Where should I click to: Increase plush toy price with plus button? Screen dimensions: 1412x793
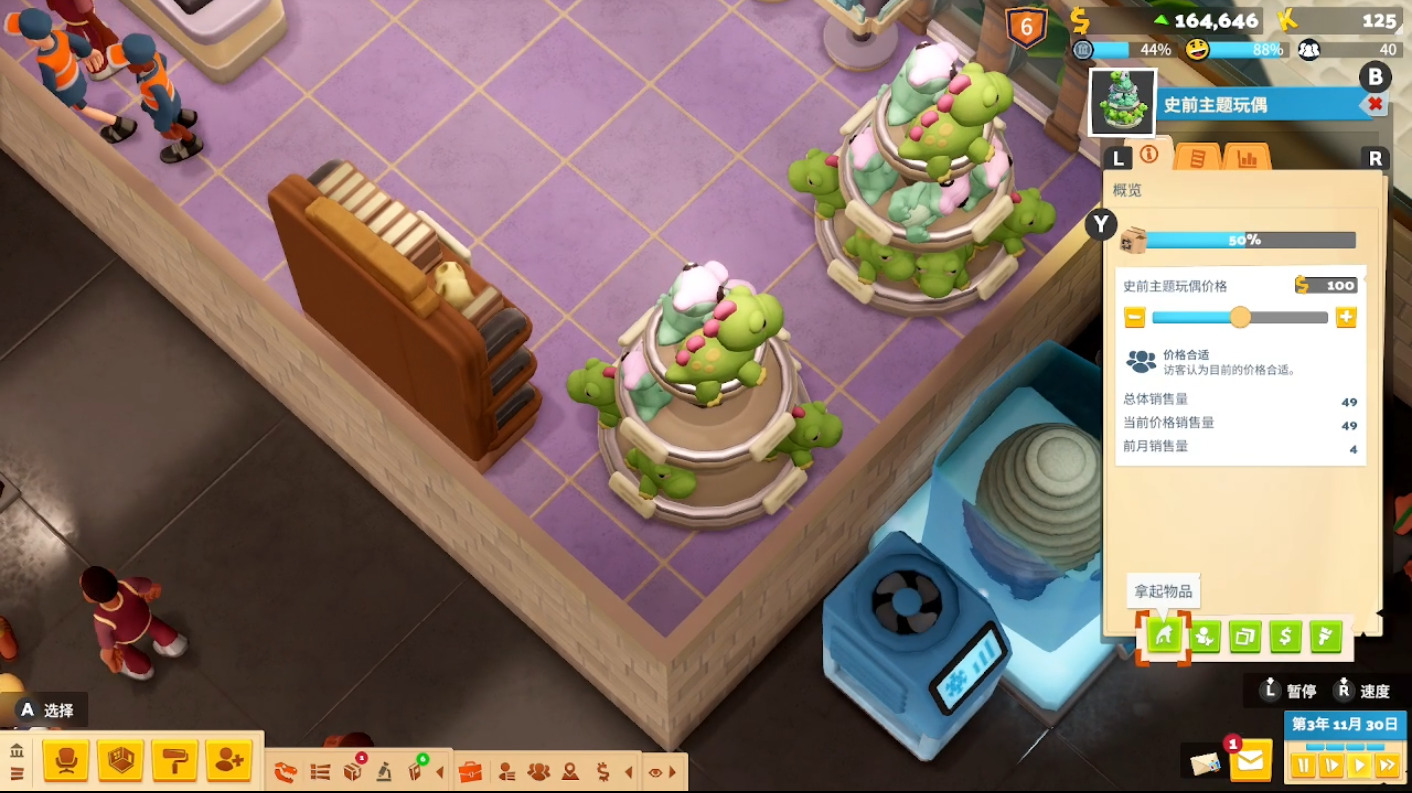(1346, 318)
